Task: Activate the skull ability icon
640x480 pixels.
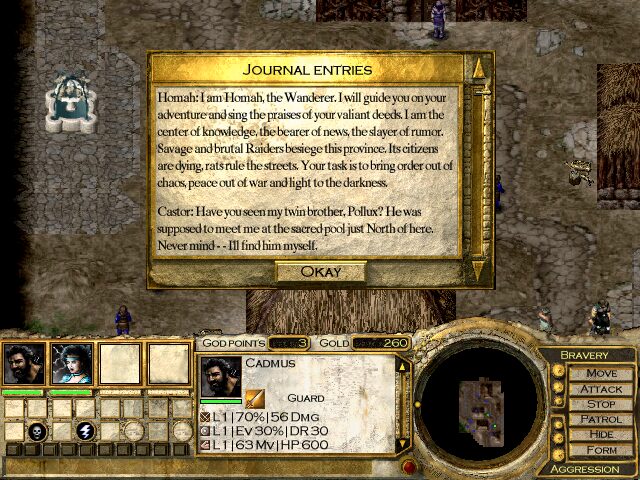Action: (x=37, y=431)
